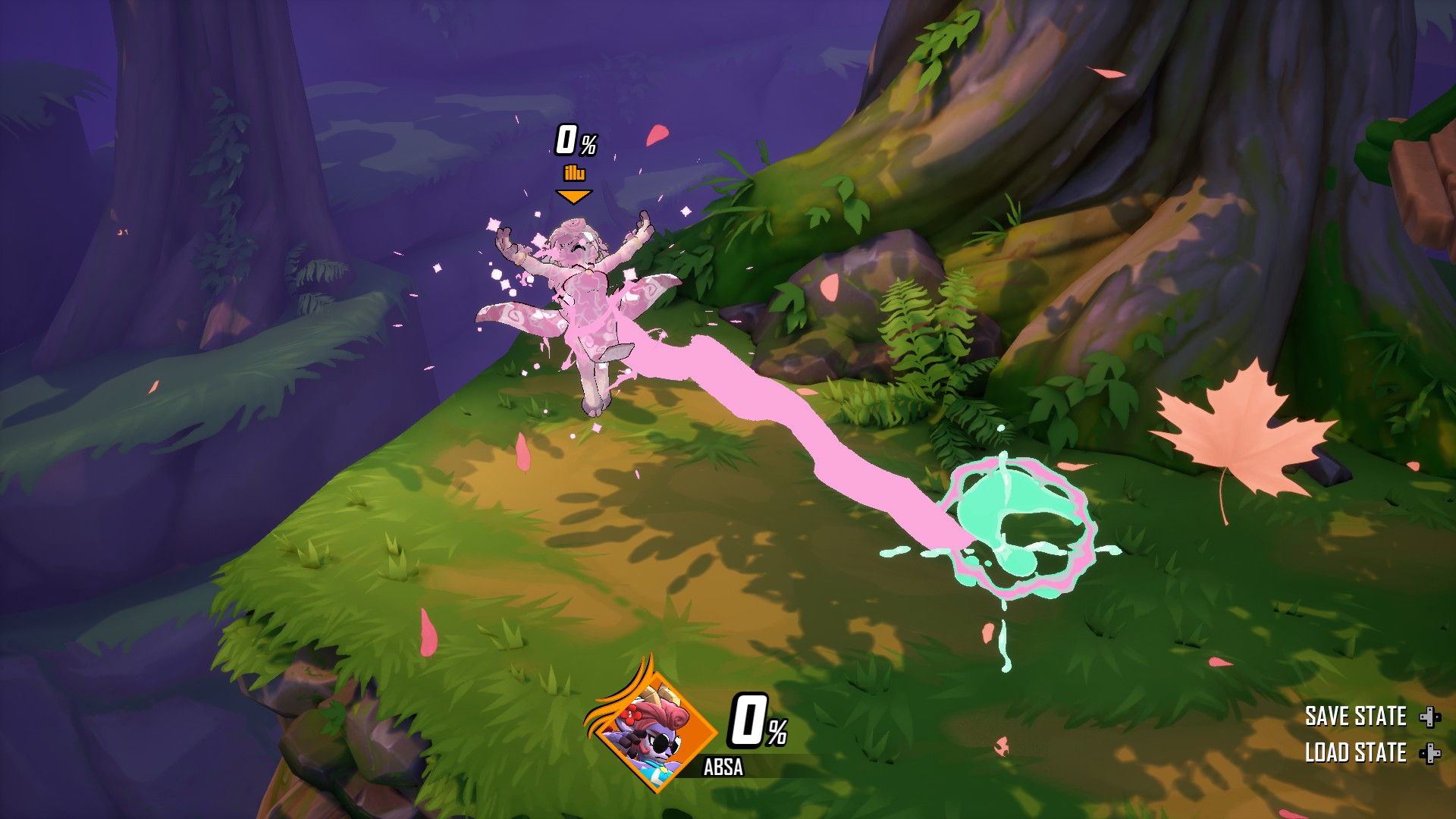Click the D-pad down icon beside LOAD STATE

coord(1430,755)
